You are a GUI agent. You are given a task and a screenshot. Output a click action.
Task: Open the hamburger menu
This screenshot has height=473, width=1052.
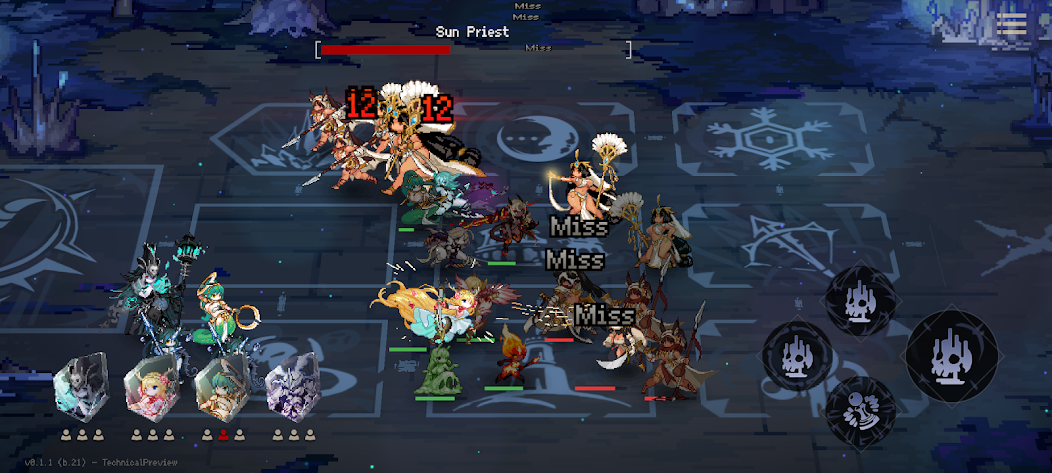click(1011, 25)
